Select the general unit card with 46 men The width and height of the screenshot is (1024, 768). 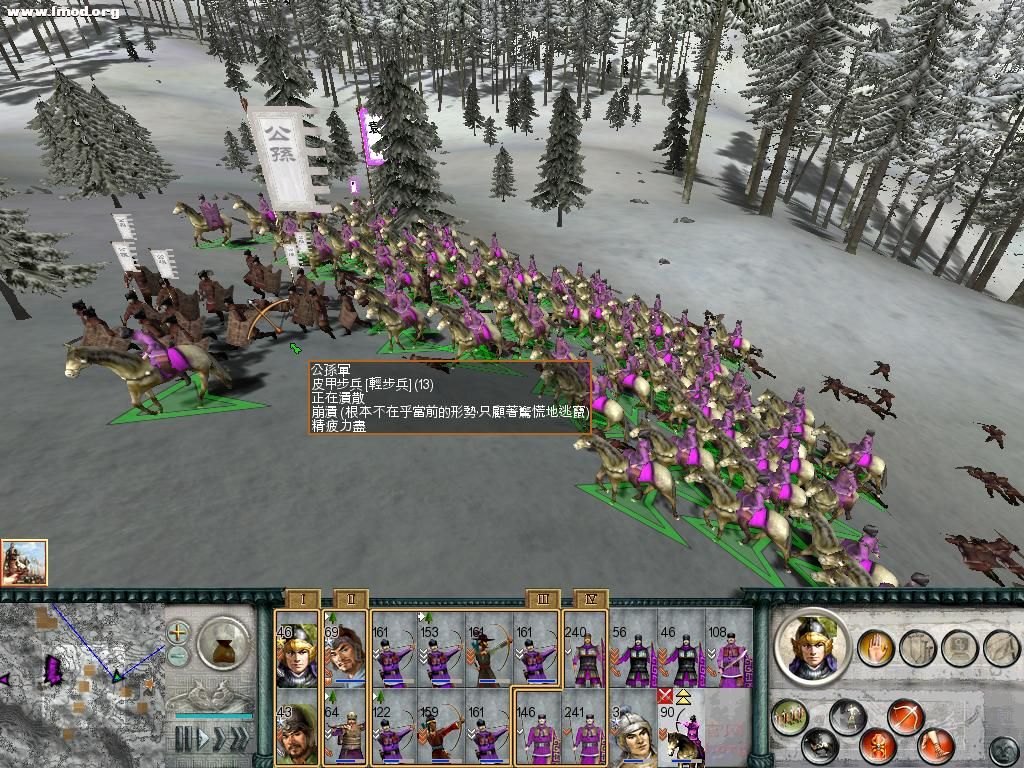[x=297, y=650]
